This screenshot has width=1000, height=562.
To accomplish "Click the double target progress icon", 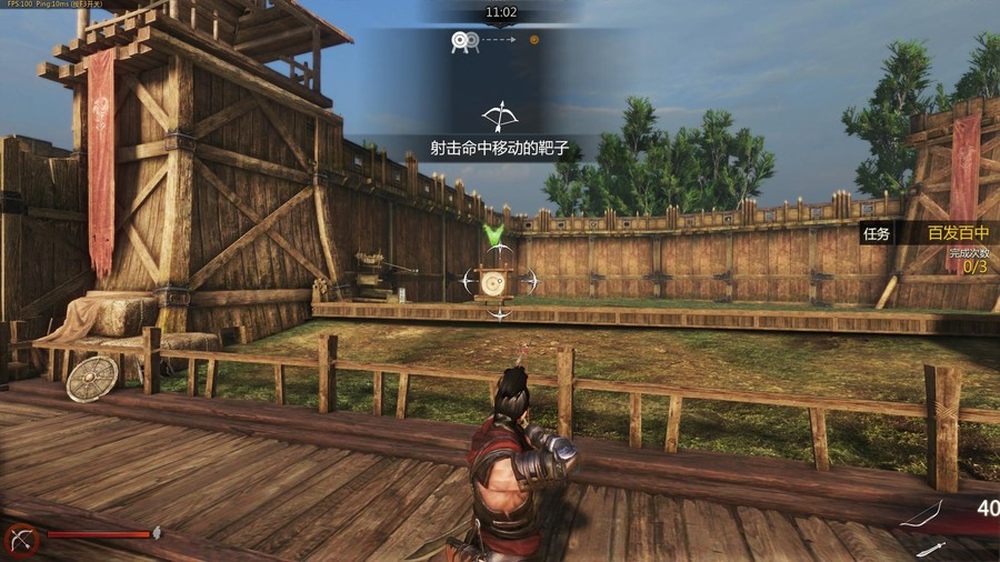I will (461, 41).
